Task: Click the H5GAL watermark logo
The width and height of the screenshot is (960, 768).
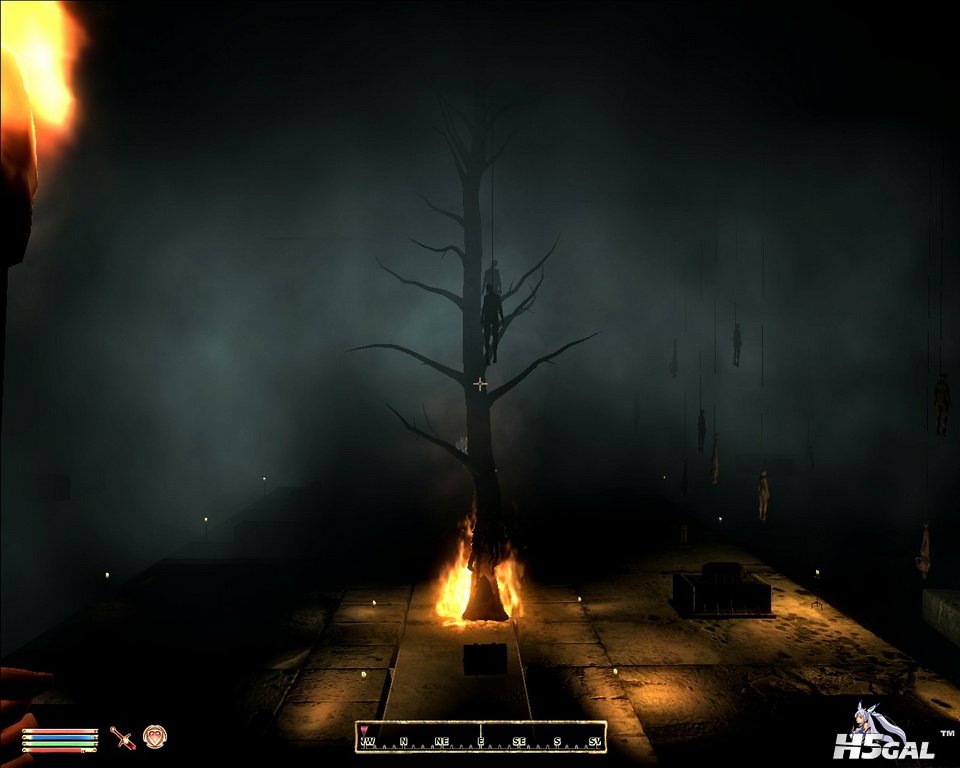Action: coord(881,737)
